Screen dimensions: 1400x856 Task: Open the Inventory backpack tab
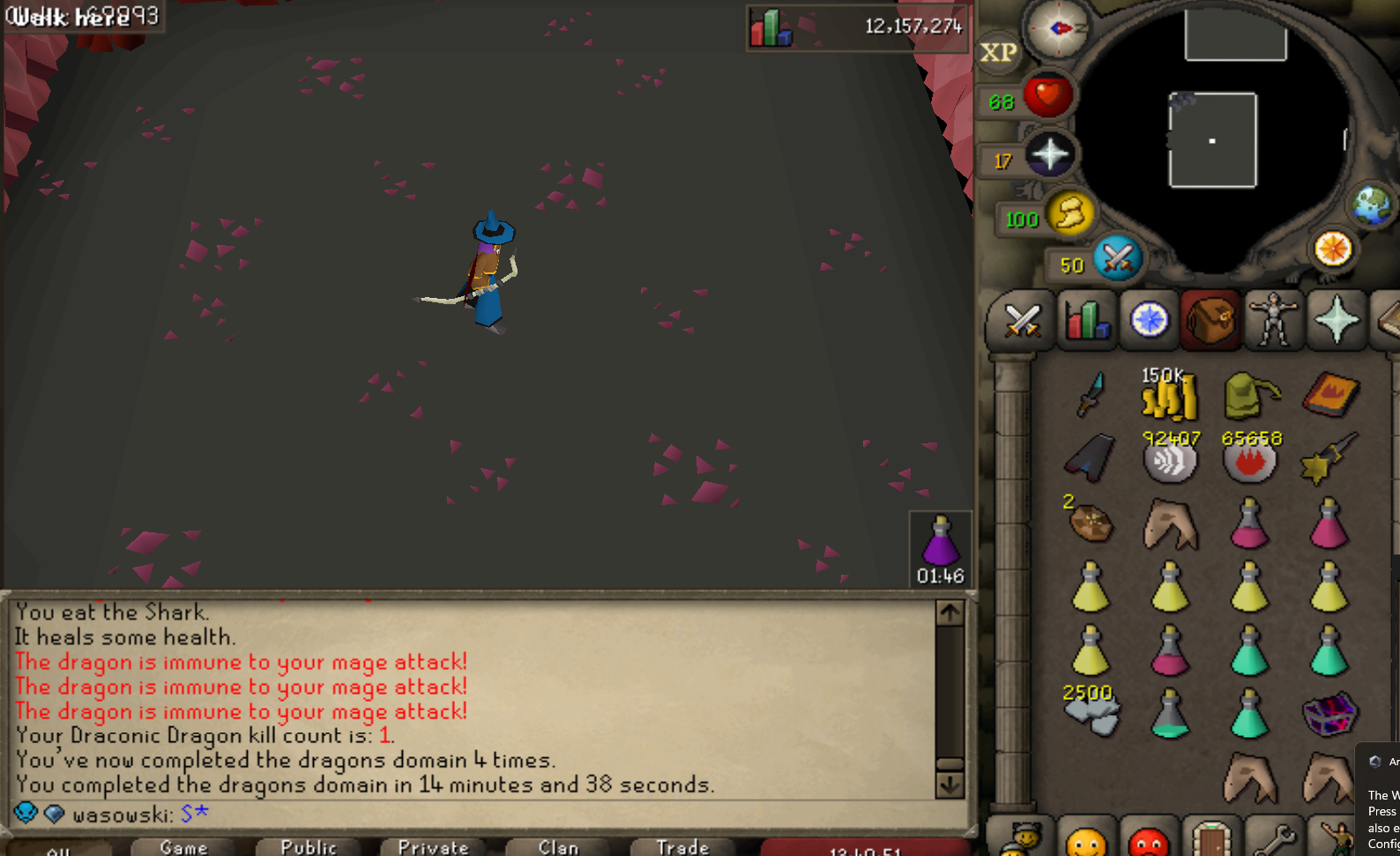point(1210,320)
